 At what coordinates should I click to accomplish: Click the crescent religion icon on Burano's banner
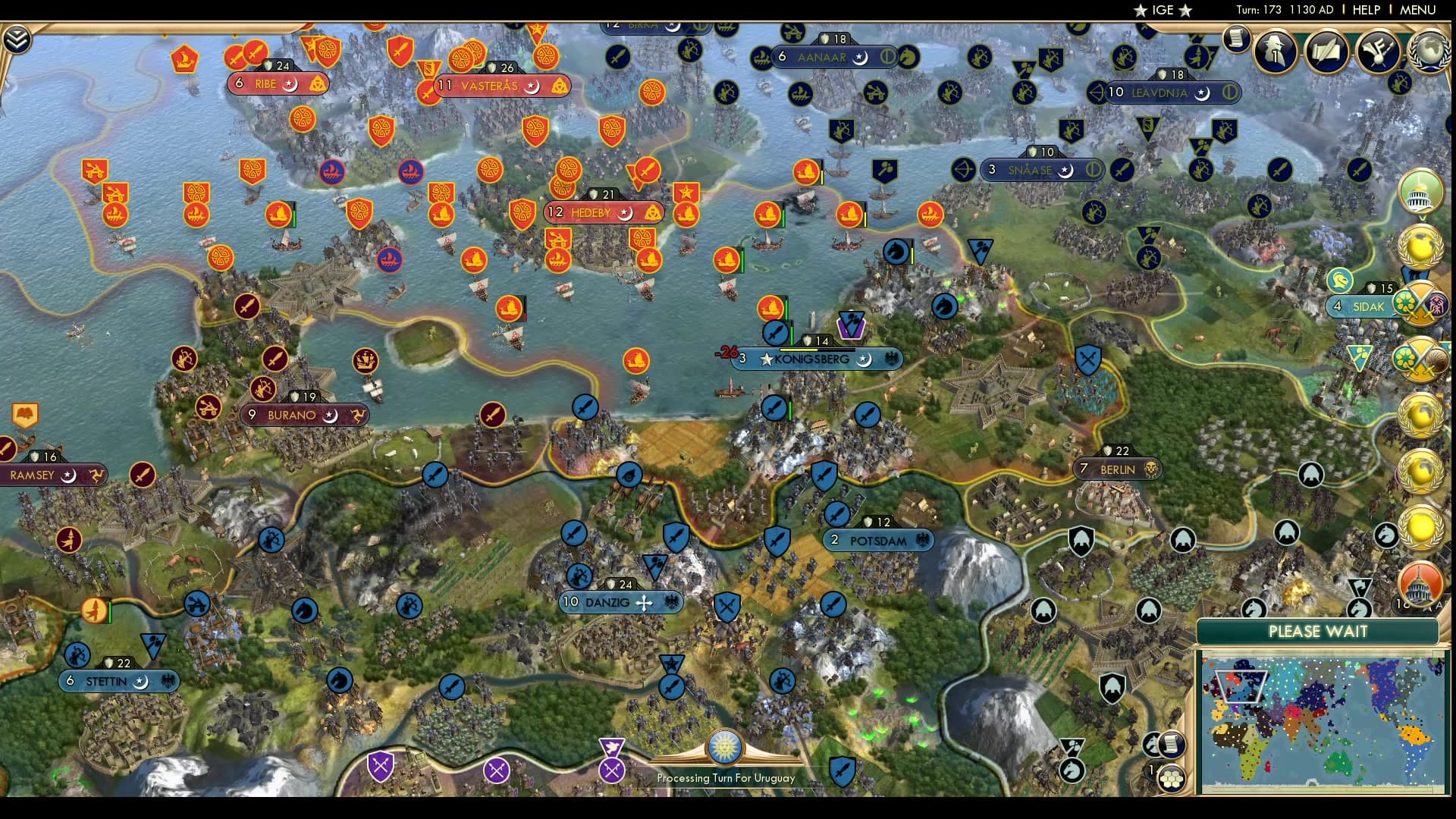pos(329,416)
